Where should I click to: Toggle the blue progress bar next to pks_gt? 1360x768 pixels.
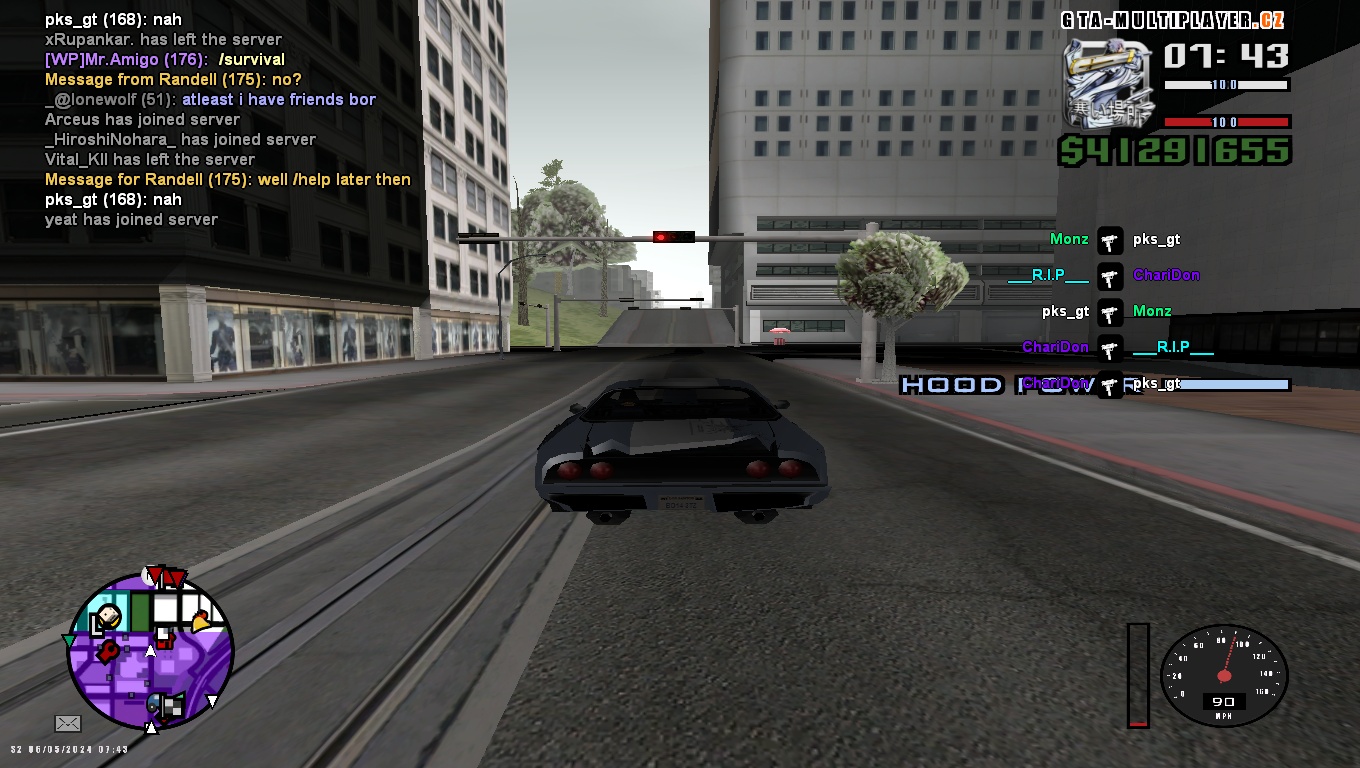point(1235,384)
